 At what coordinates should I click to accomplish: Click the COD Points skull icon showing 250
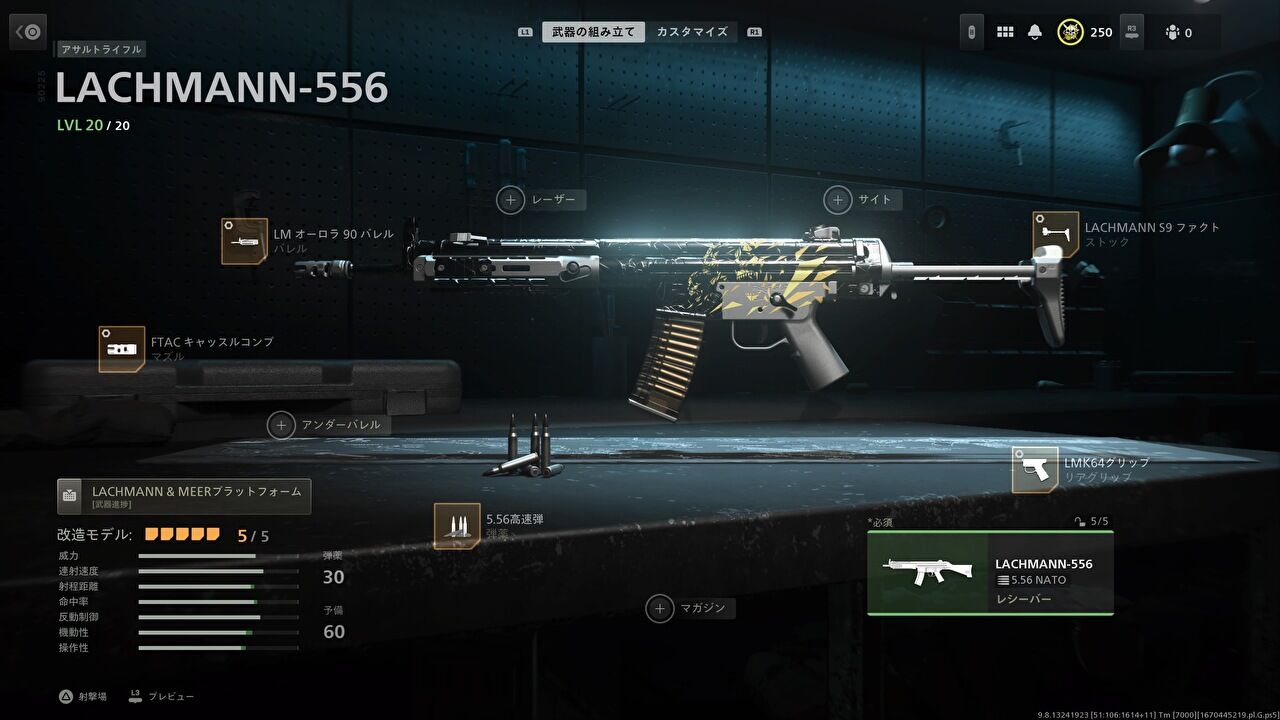1070,31
